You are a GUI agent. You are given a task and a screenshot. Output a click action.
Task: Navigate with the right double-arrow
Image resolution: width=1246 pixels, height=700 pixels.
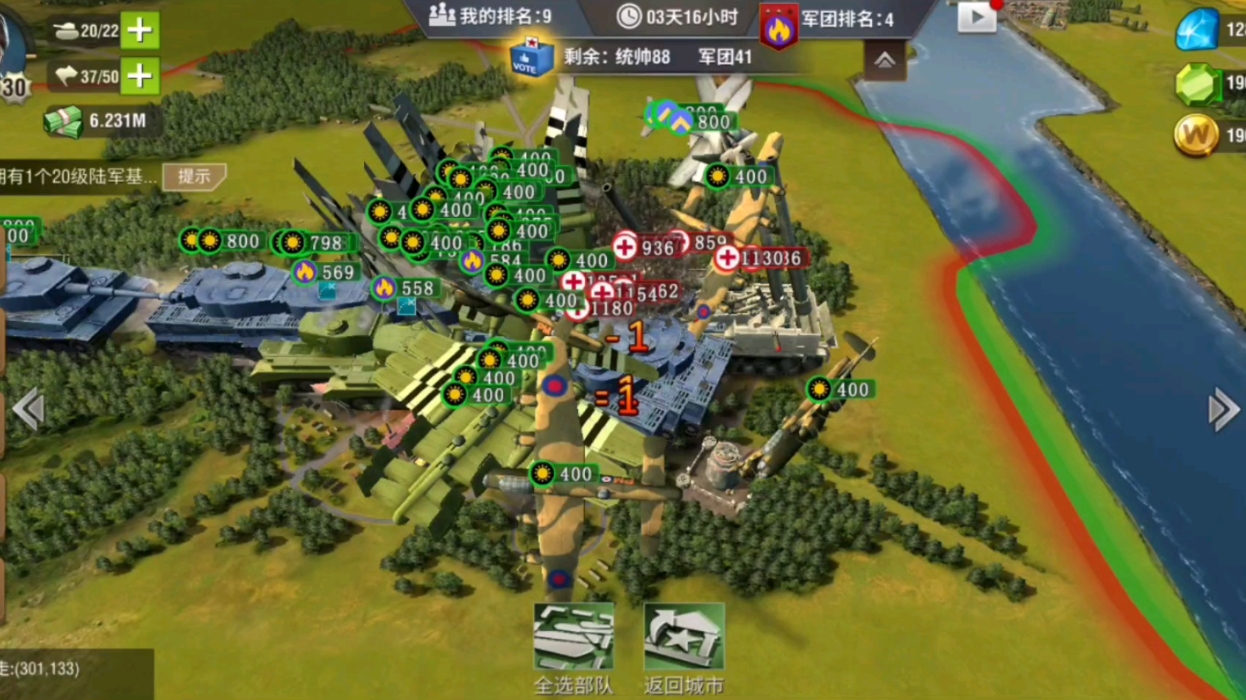click(x=1223, y=409)
